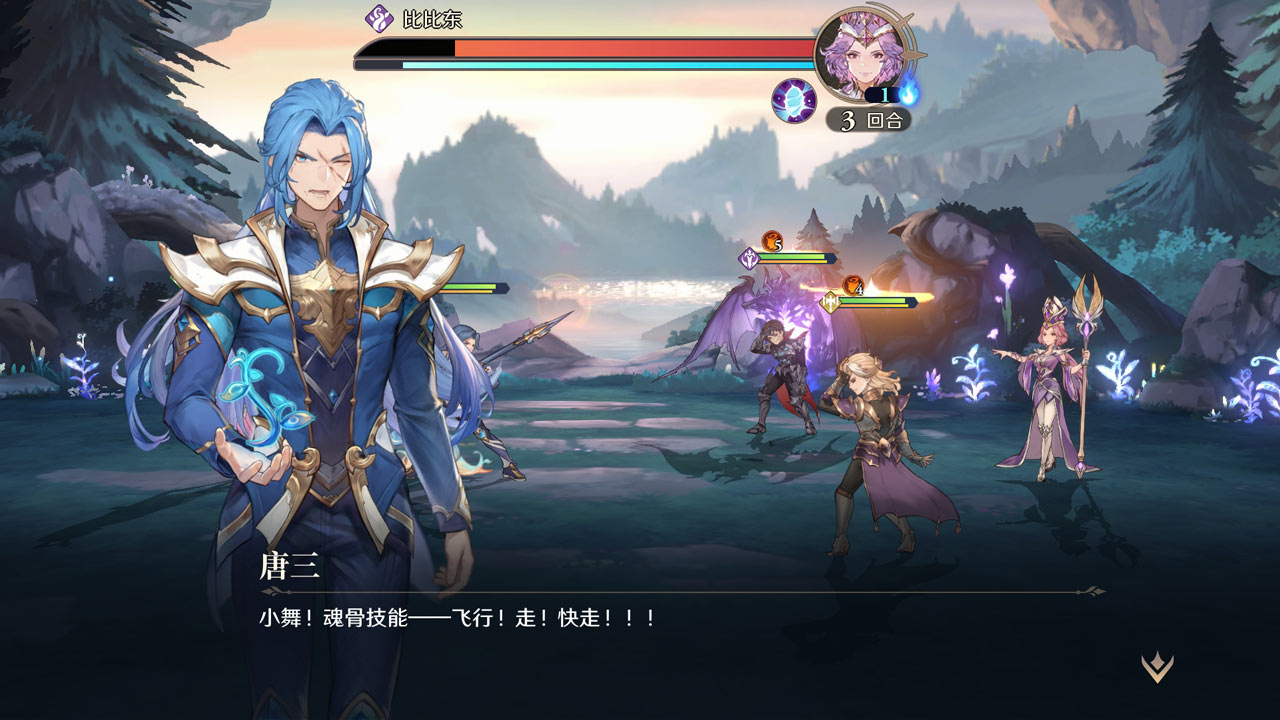Inspect the purple crystal skill orb icon

click(x=794, y=100)
